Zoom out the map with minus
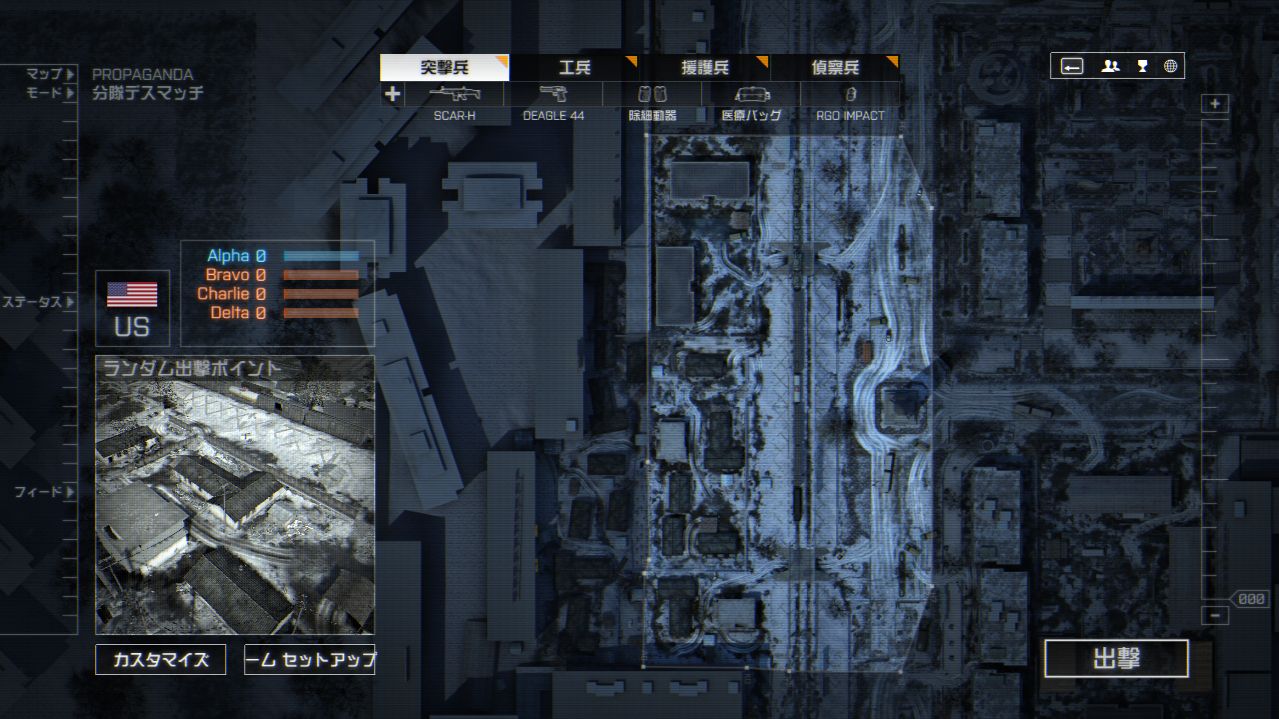Image resolution: width=1279 pixels, height=719 pixels. 1215,616
